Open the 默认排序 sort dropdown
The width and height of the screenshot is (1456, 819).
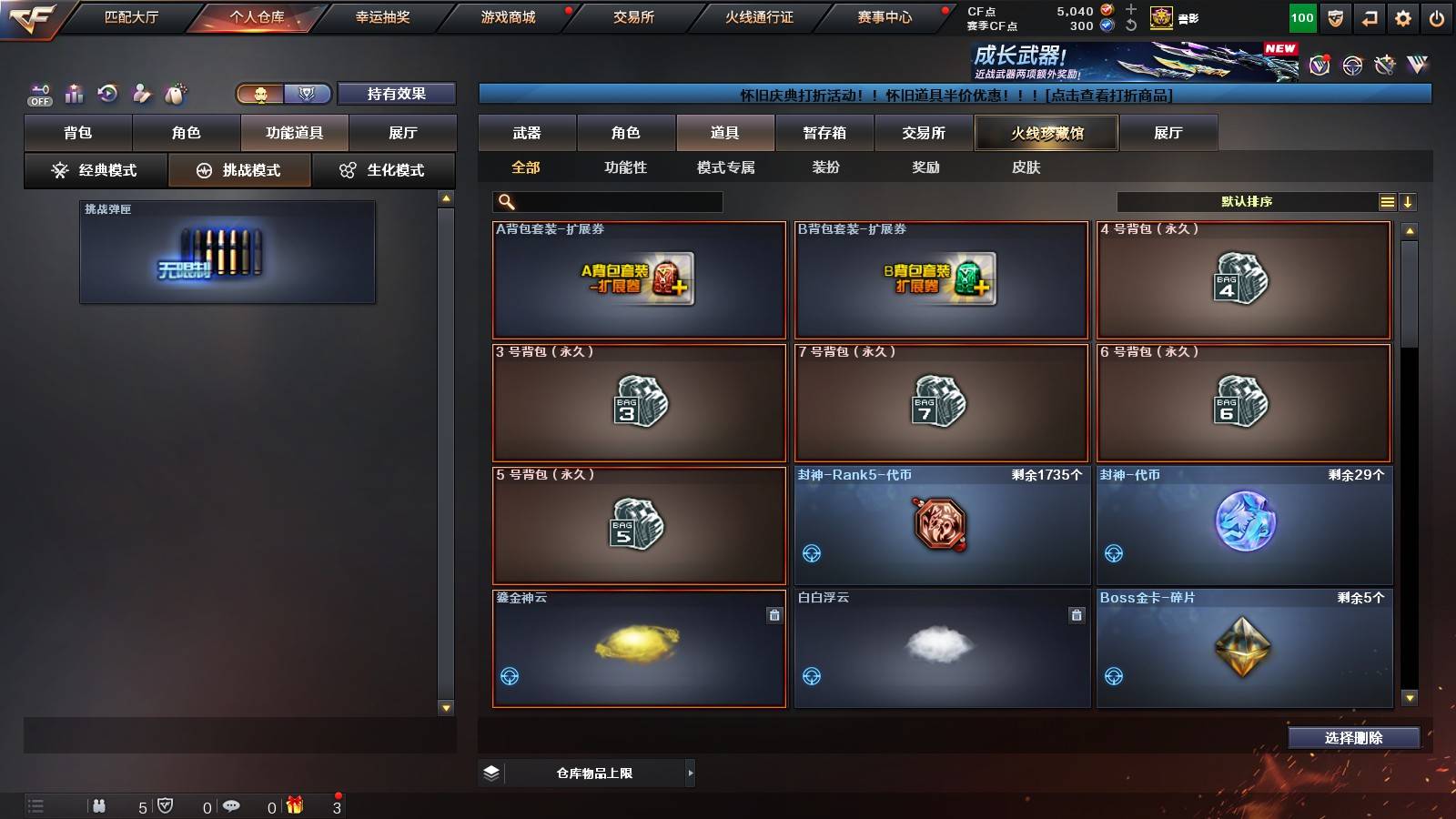1247,201
